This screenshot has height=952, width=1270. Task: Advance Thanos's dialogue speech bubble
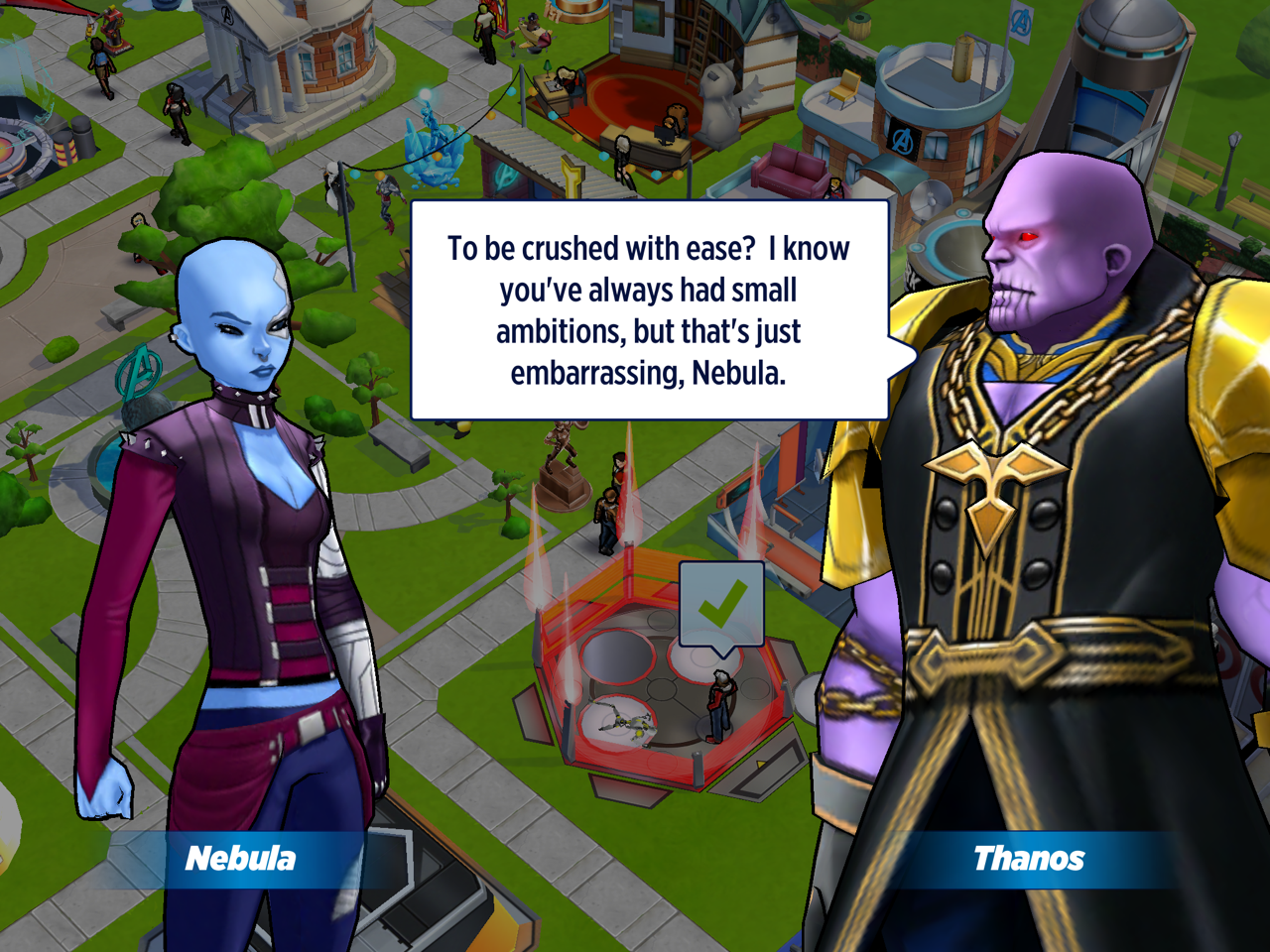click(649, 310)
